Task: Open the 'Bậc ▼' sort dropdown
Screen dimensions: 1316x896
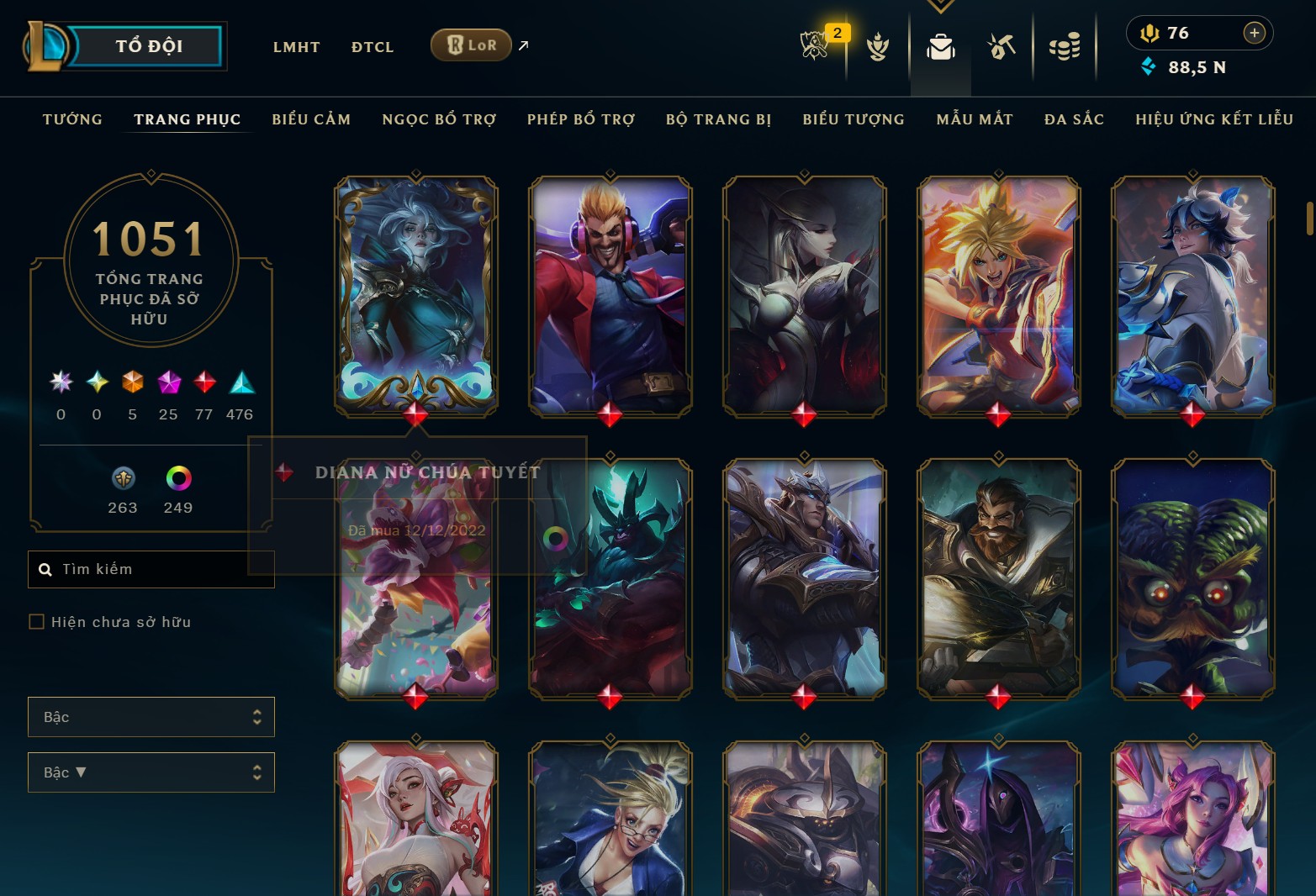Action: pyautogui.click(x=151, y=772)
